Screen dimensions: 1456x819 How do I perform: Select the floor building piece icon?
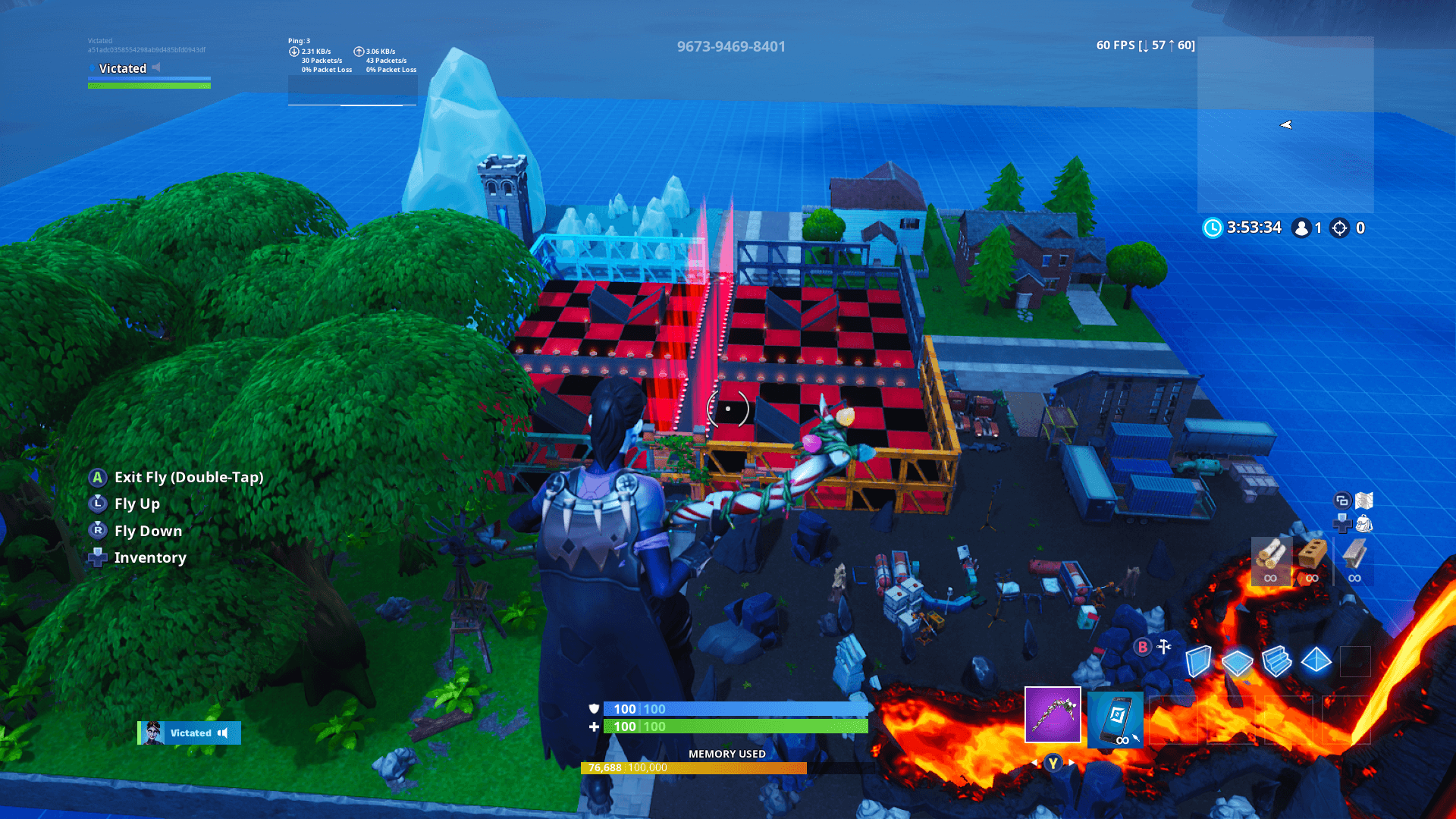coord(1238,664)
